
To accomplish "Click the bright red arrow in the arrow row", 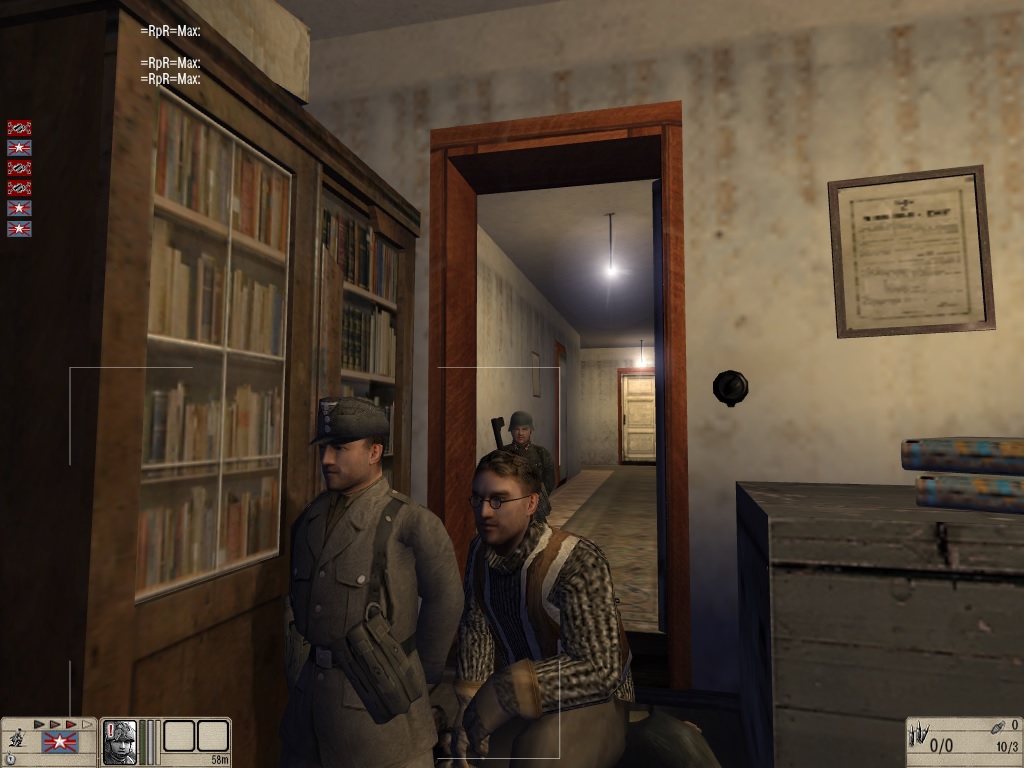I will [71, 724].
